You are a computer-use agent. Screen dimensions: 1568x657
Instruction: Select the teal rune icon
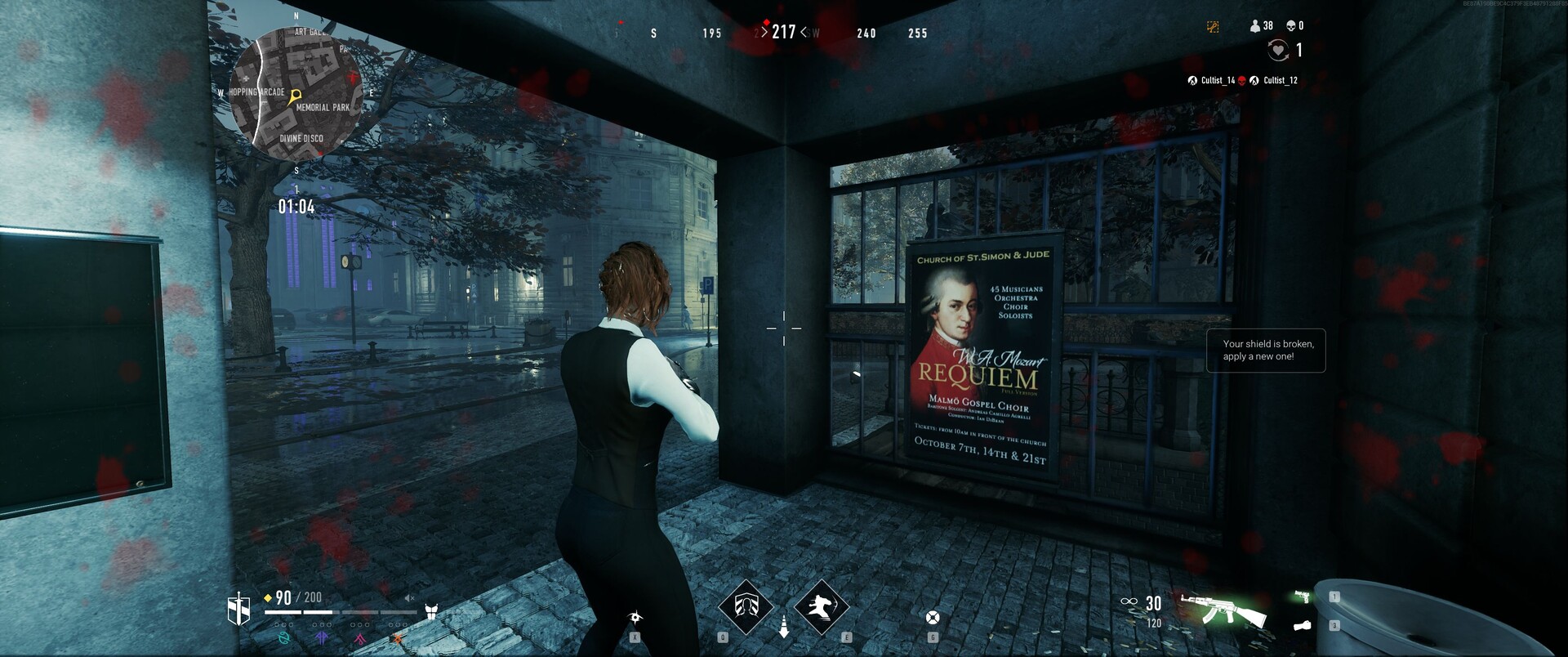tap(284, 637)
